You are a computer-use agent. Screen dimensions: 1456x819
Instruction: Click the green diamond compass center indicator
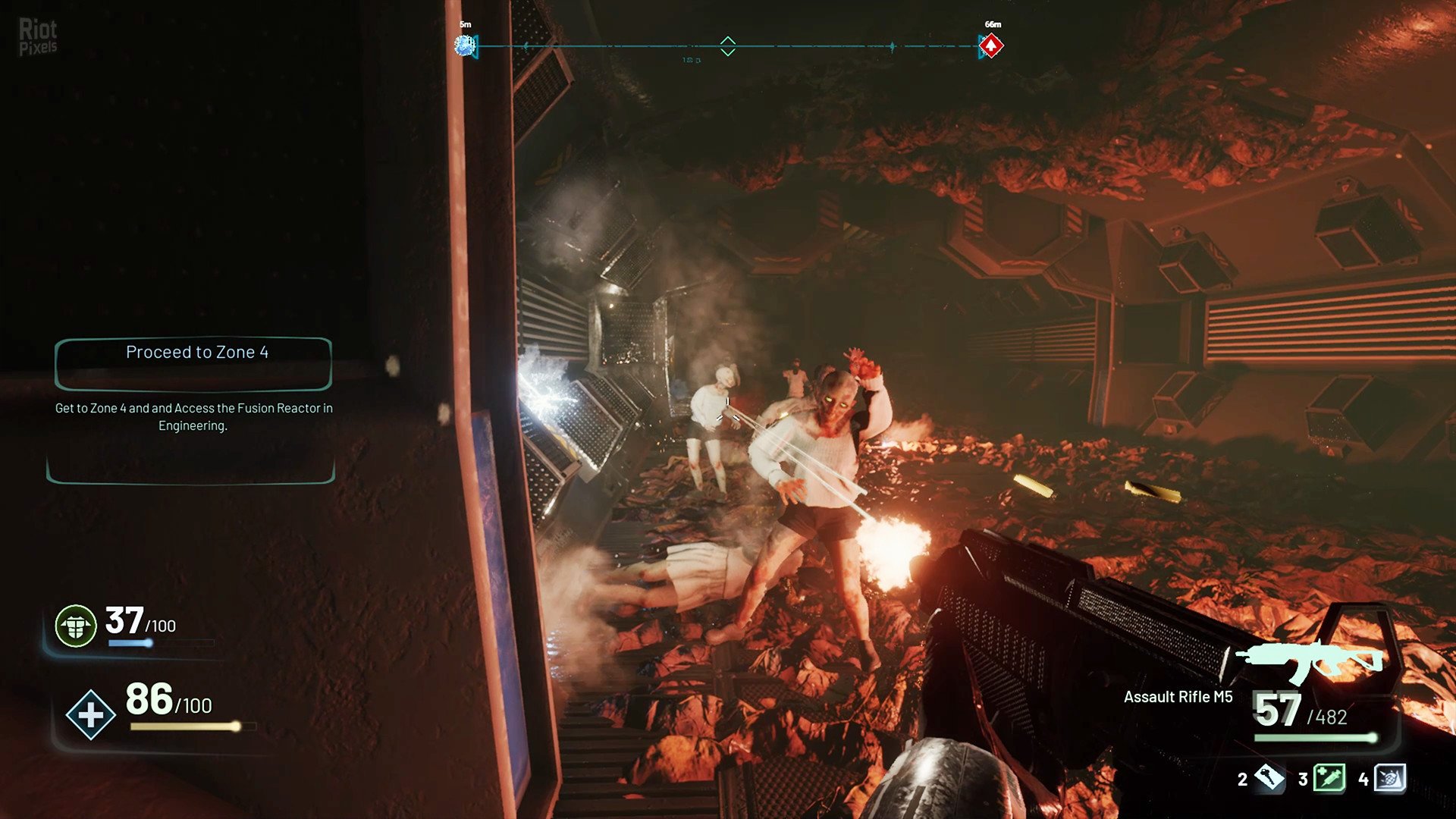[727, 46]
